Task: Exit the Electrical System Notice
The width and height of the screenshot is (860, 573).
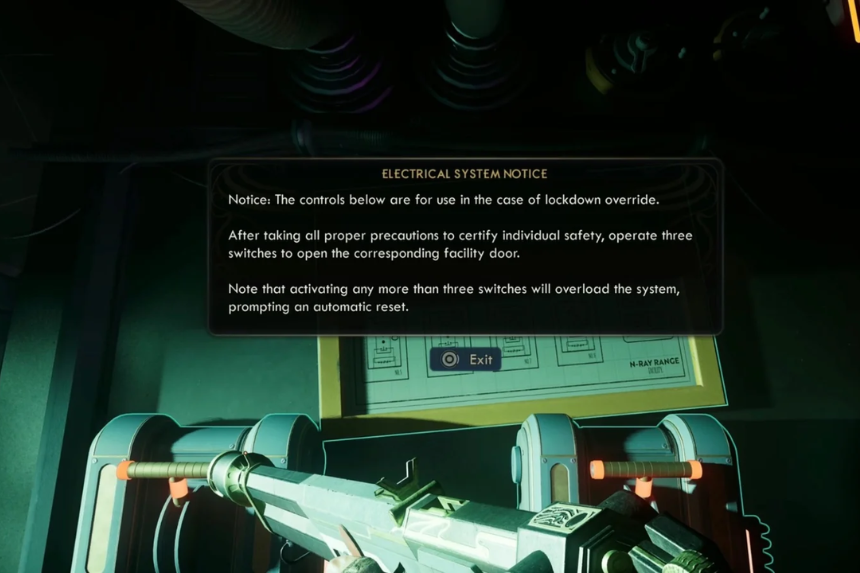Action: point(466,359)
